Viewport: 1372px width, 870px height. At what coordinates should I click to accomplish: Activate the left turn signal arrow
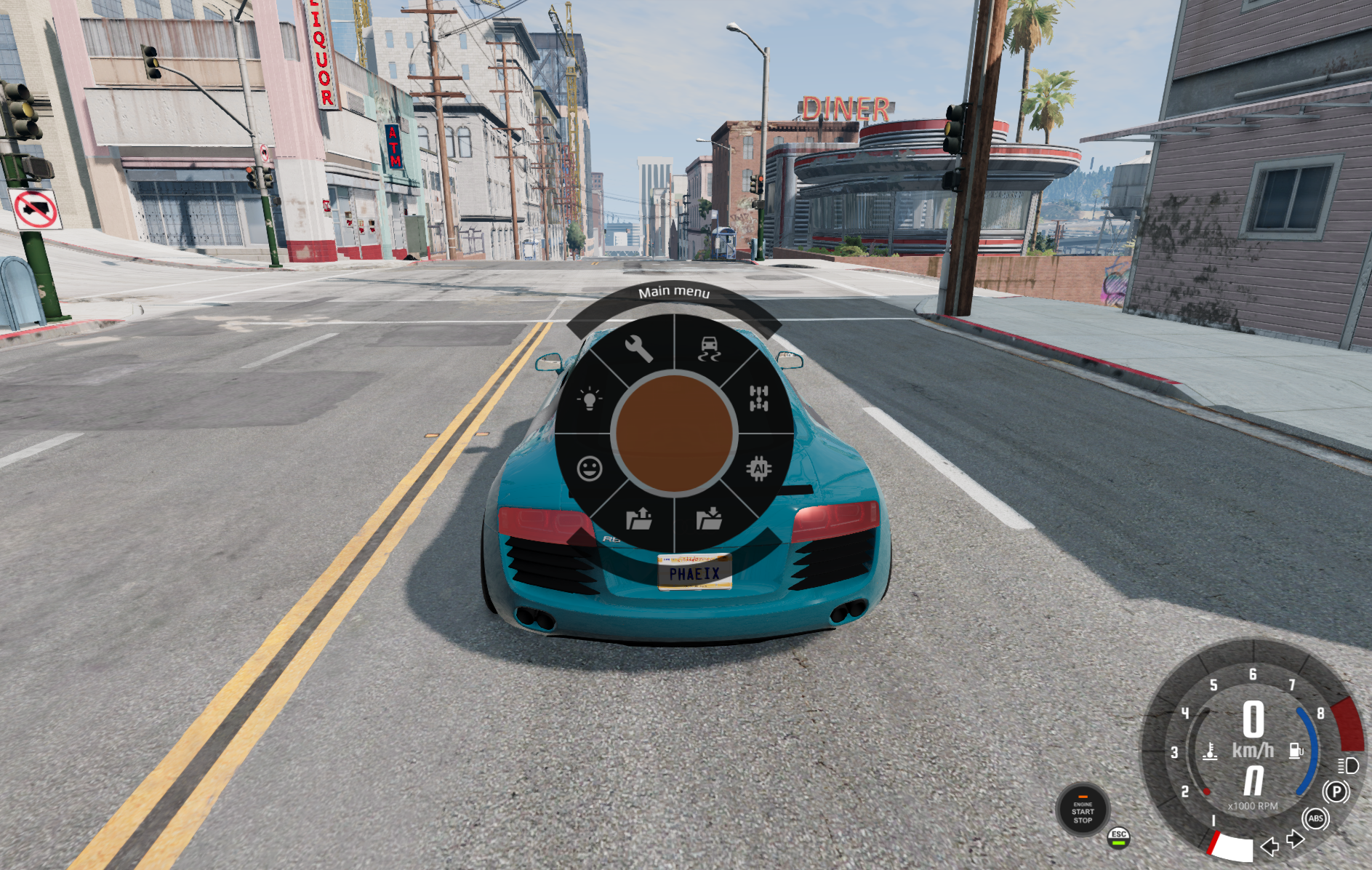click(x=1269, y=846)
